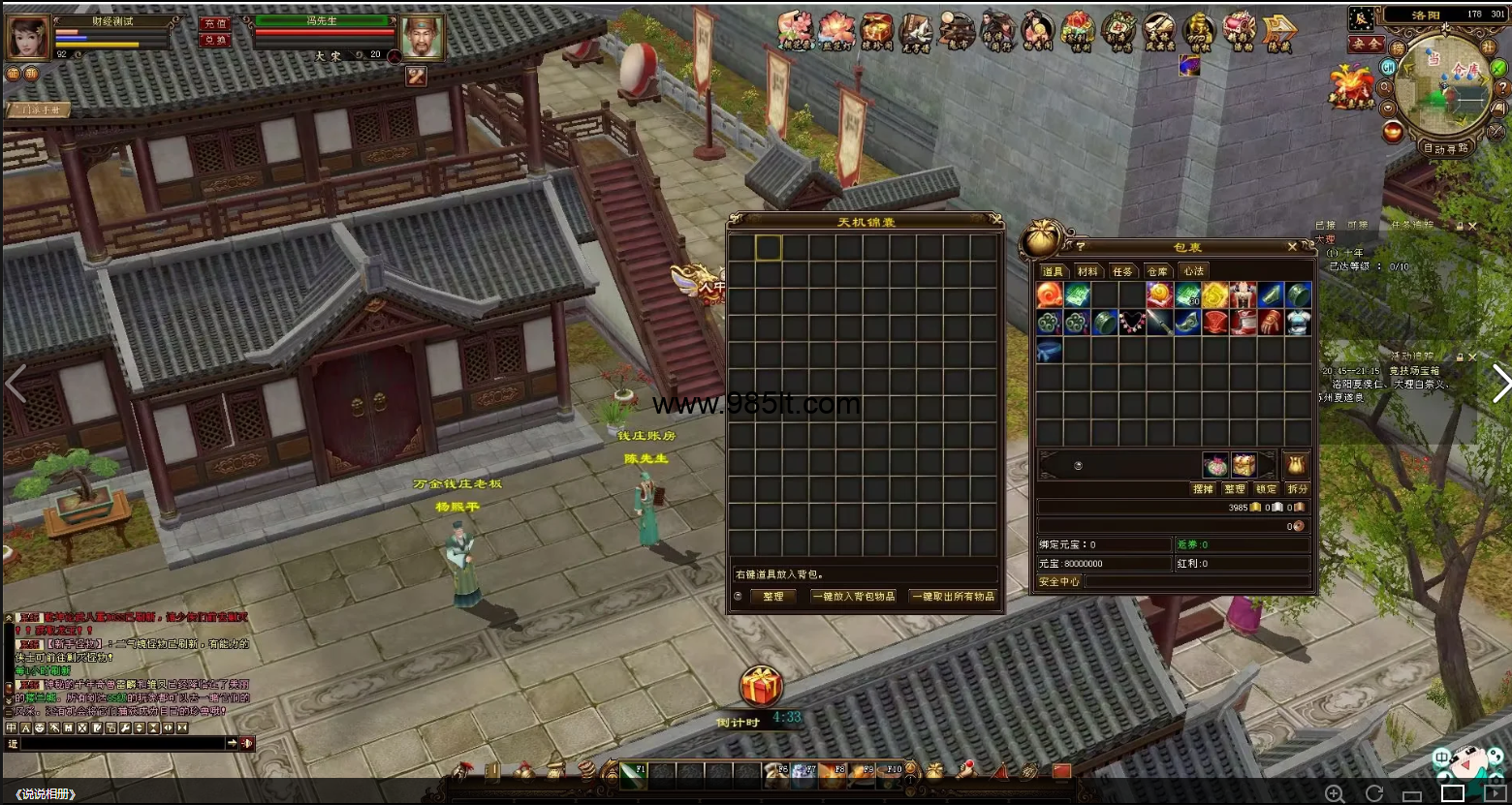Switch to the 材料 materials tab

click(x=1087, y=271)
